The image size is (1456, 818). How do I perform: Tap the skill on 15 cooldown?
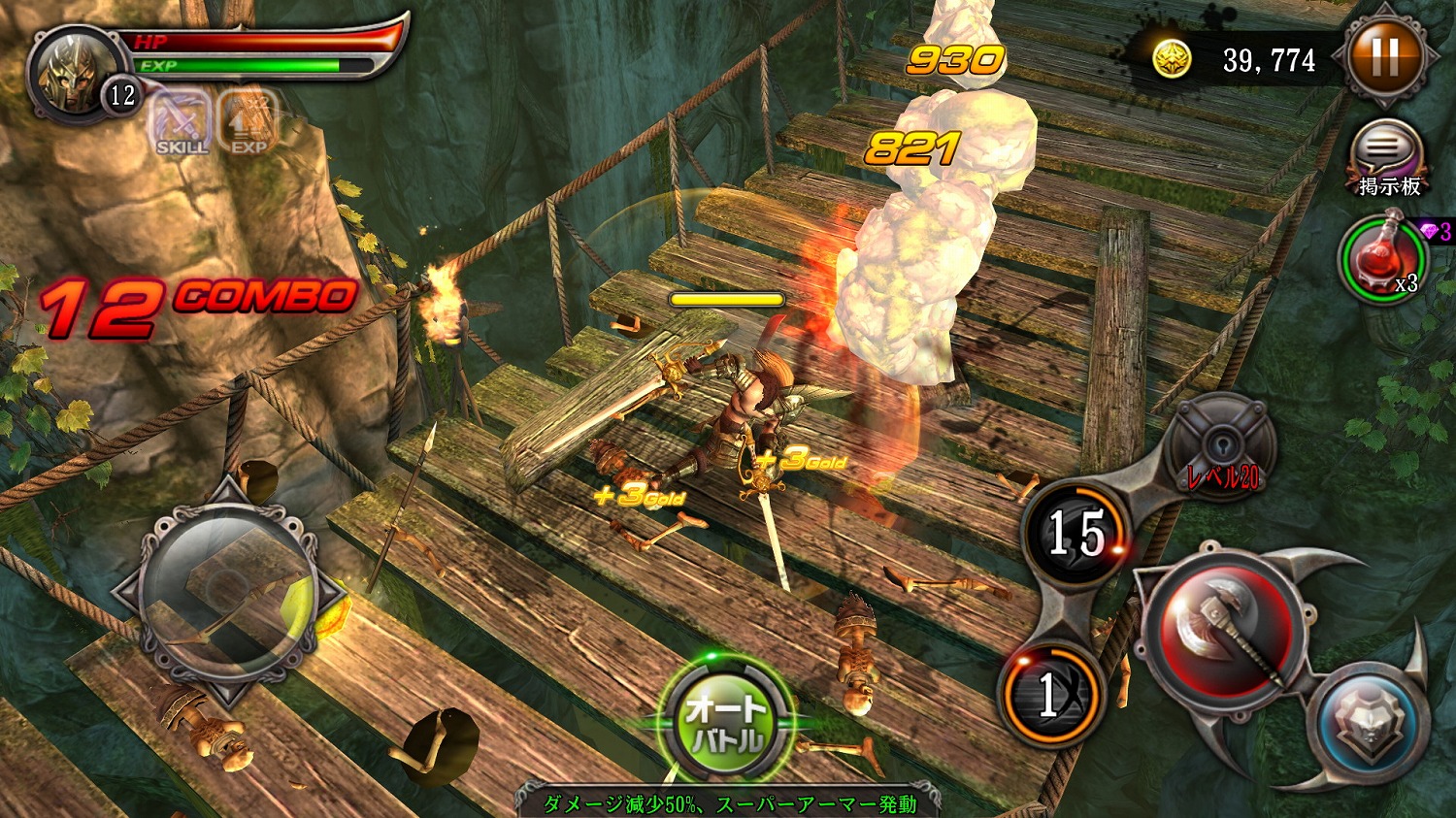[x=1075, y=533]
